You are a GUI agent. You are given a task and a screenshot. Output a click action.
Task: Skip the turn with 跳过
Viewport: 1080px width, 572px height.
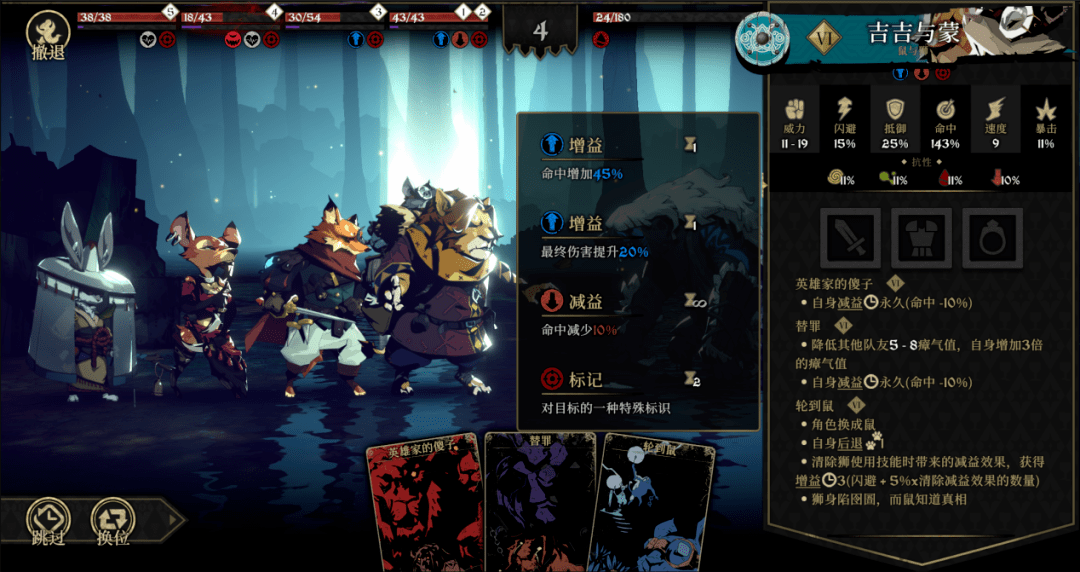tap(46, 521)
